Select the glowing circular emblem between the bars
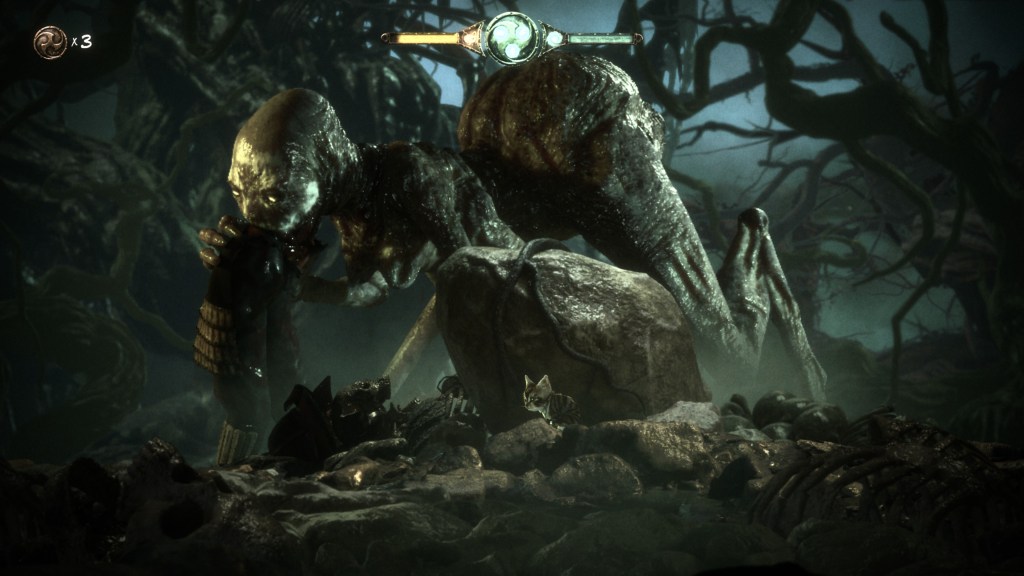 click(x=512, y=38)
